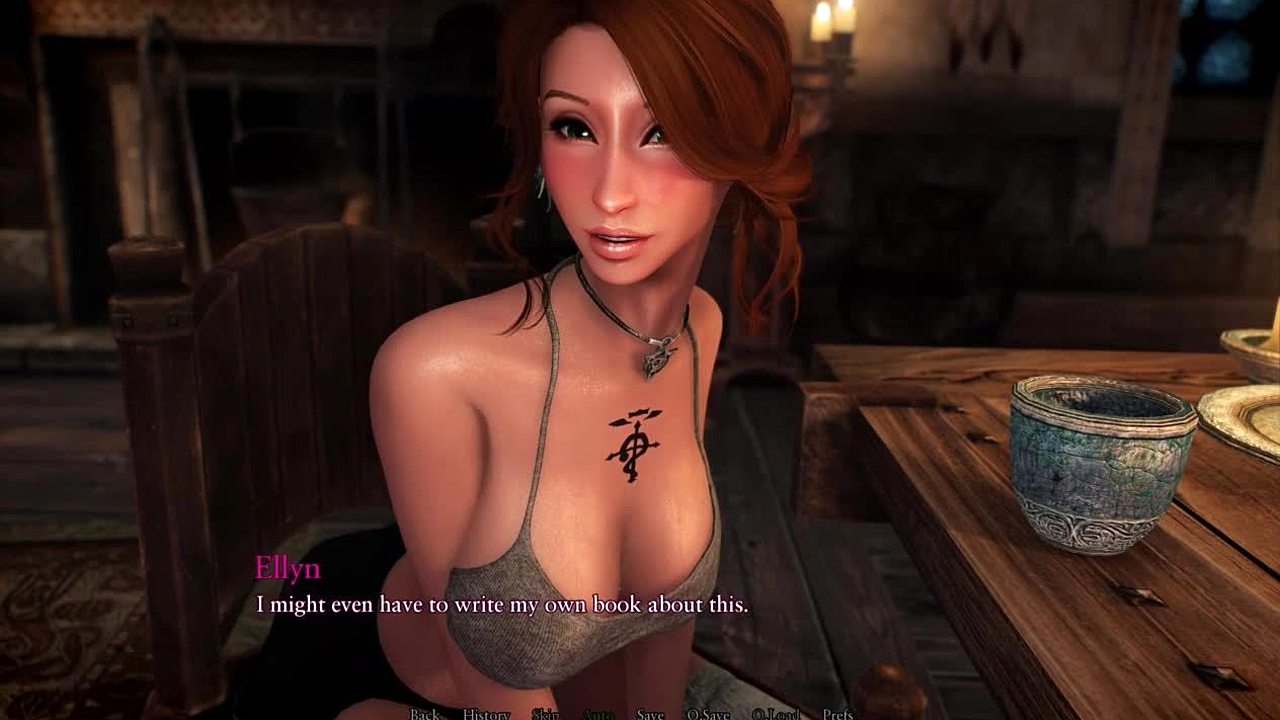Toggle Auto-advance mode
1280x720 pixels.
(598, 714)
